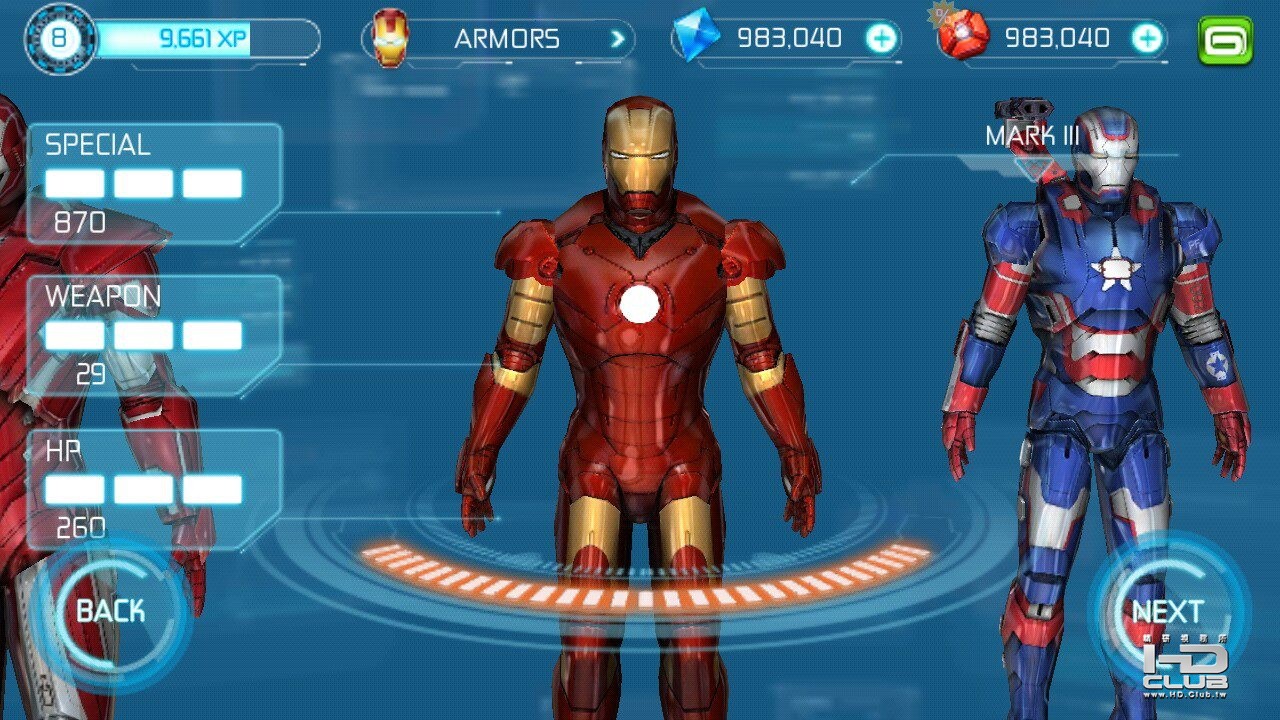Select the HP upgrade panel

click(x=153, y=489)
